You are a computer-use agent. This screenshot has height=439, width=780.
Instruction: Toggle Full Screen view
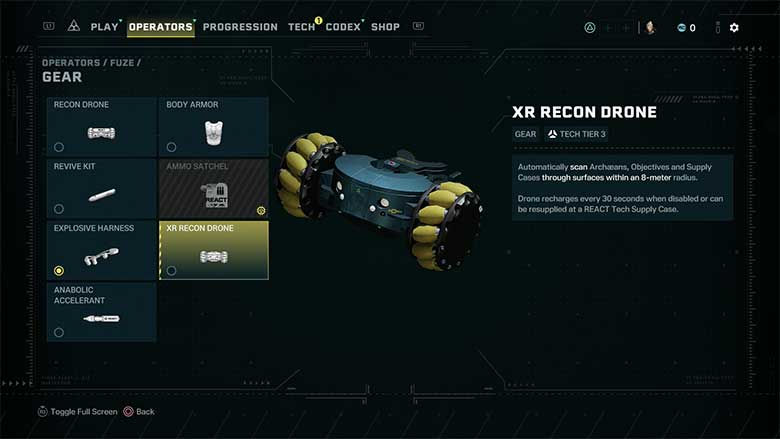tap(78, 412)
